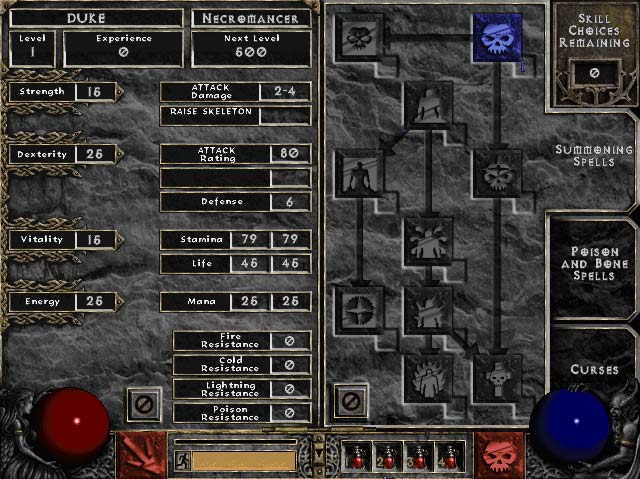Open the Curses skill tab
Viewport: 640px width, 479px height.
pyautogui.click(x=595, y=369)
